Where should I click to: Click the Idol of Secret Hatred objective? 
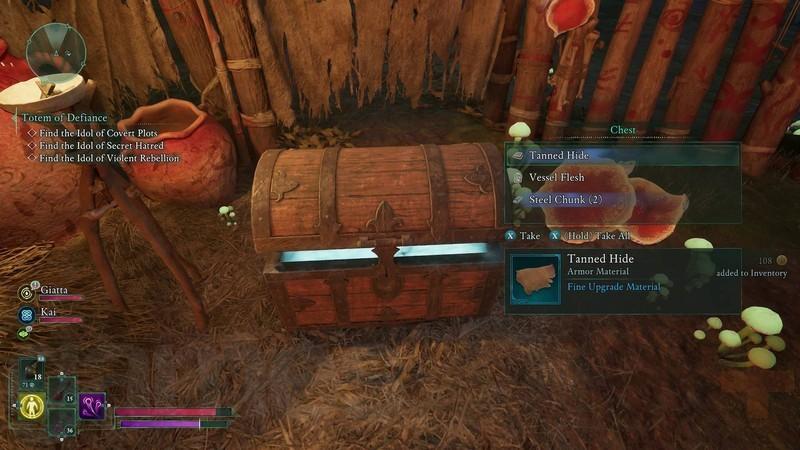(x=101, y=145)
